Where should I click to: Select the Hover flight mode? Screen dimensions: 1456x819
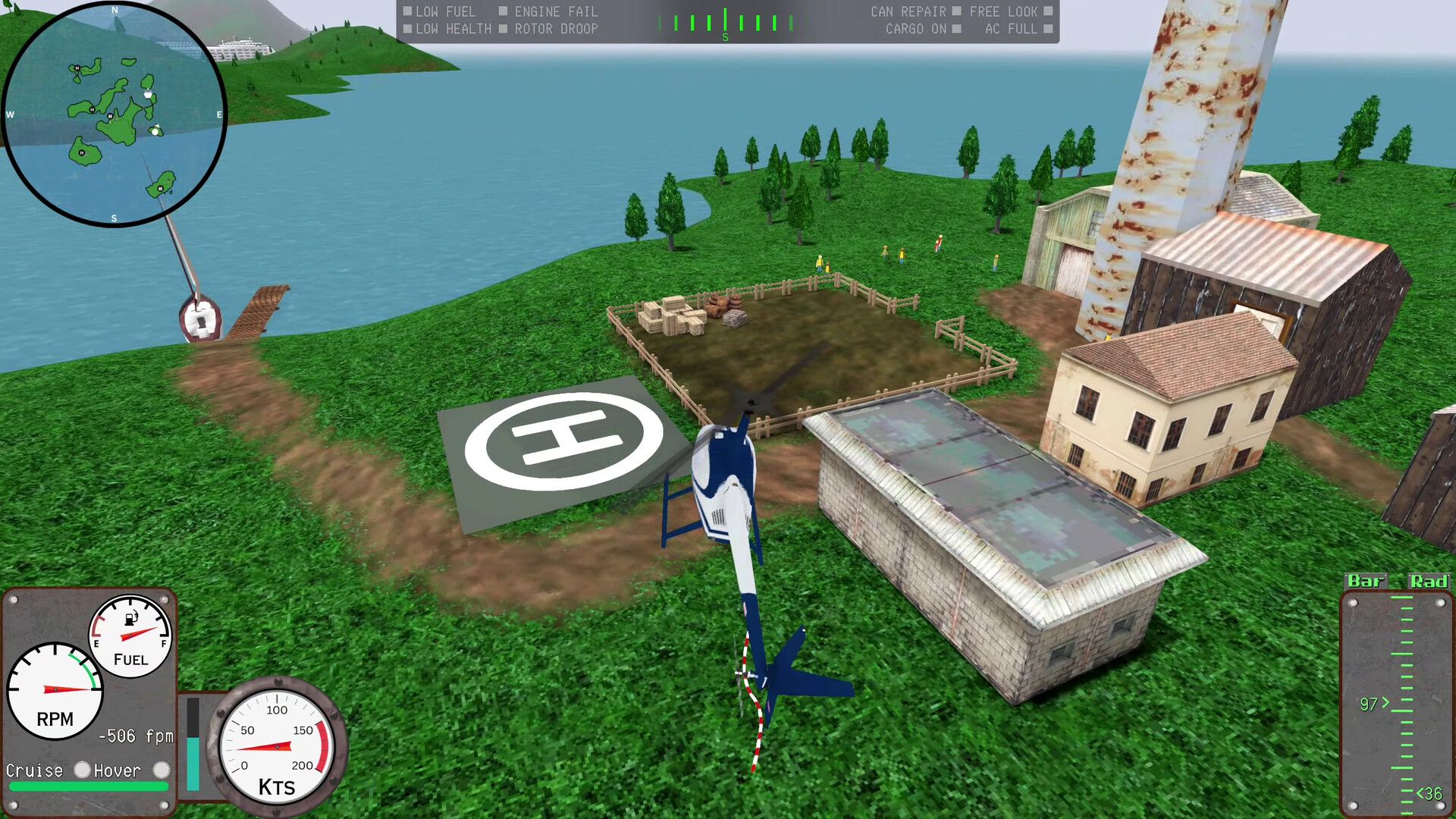161,770
